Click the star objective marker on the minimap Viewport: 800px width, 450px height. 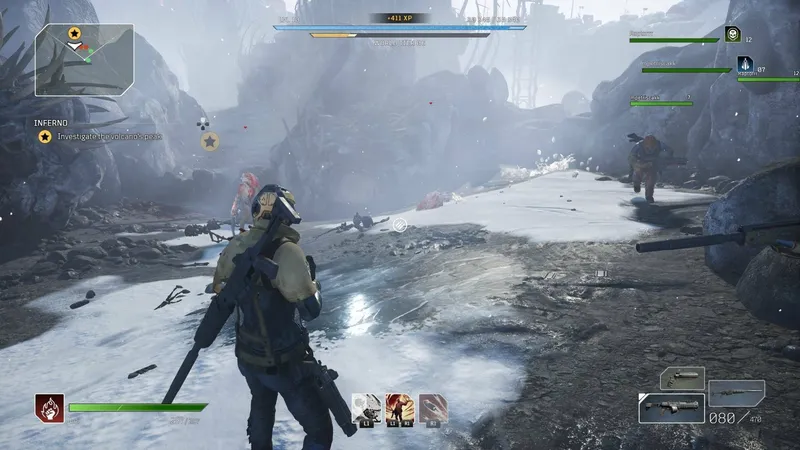point(74,34)
